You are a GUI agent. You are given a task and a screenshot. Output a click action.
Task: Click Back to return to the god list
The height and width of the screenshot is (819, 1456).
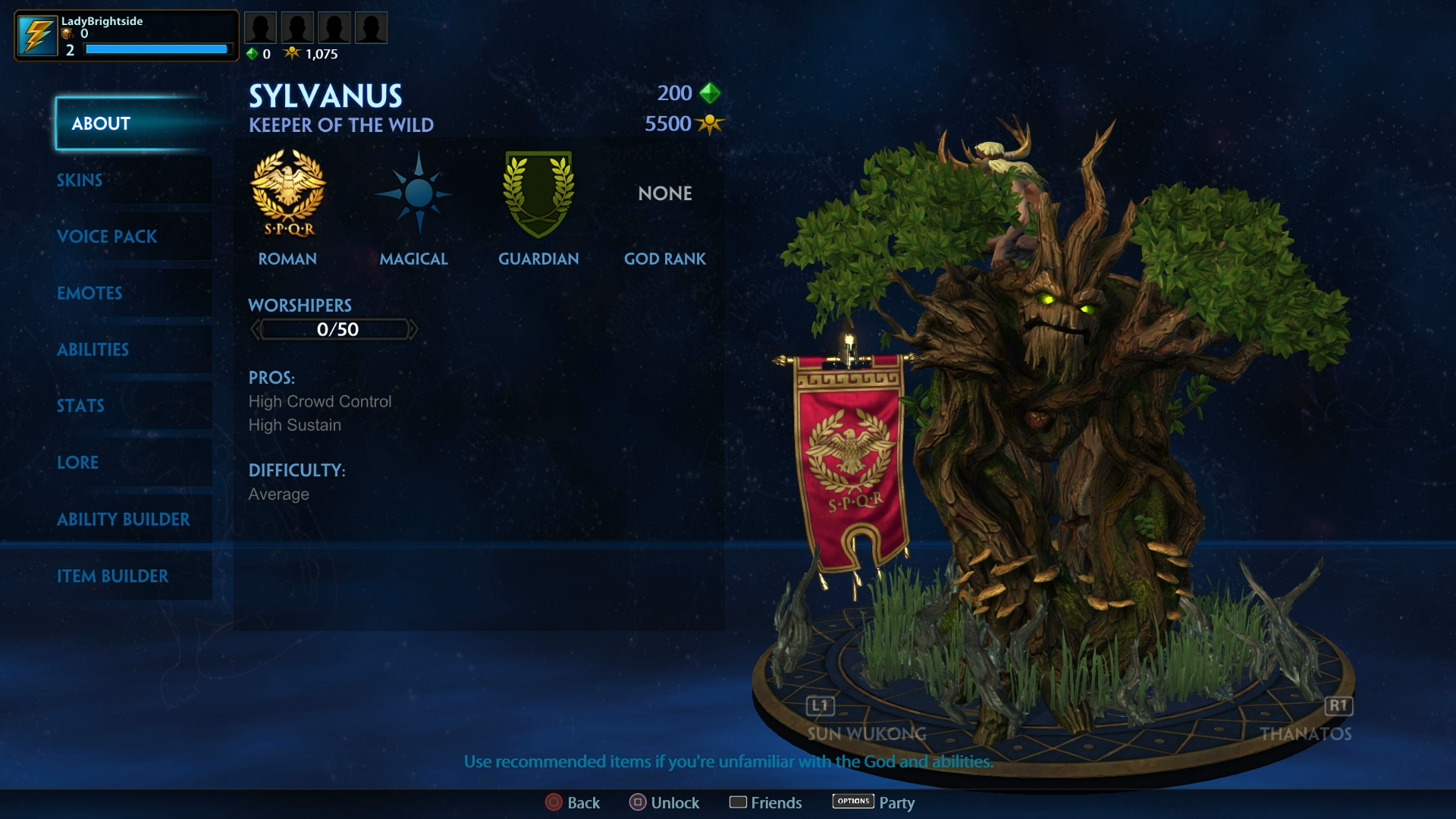pyautogui.click(x=573, y=802)
